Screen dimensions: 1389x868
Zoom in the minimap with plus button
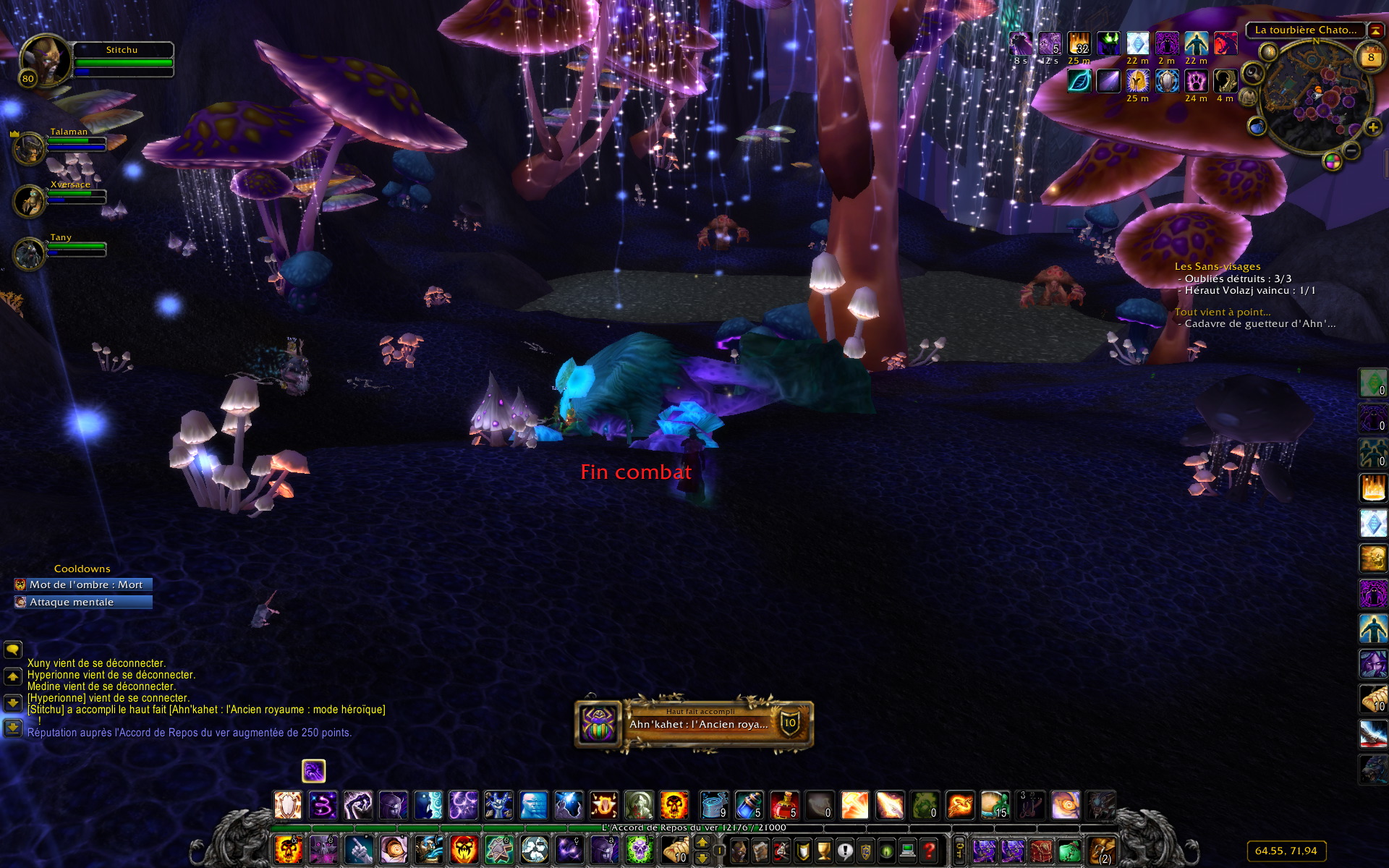(1372, 128)
